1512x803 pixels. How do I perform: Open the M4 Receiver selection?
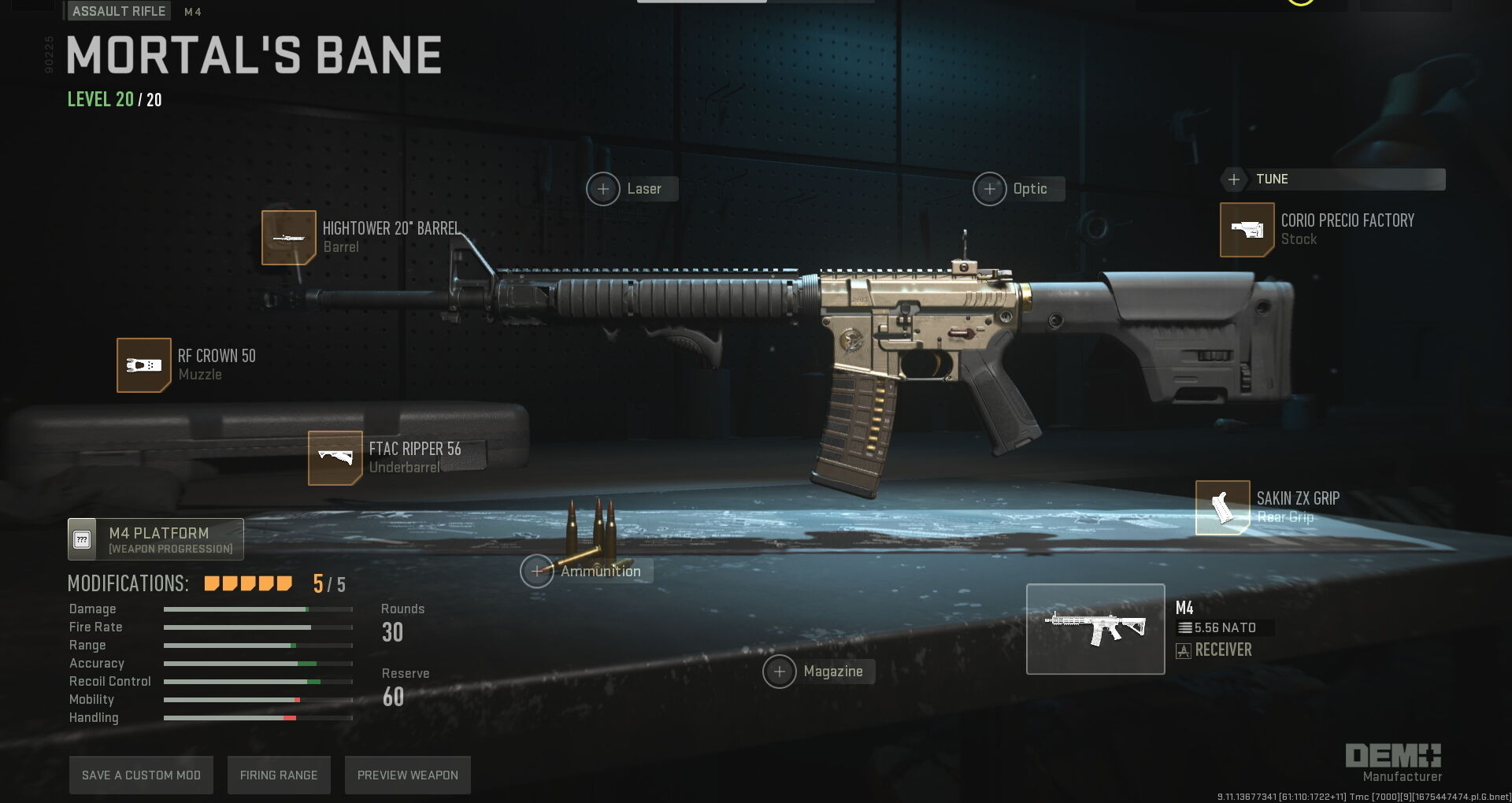(x=1095, y=629)
